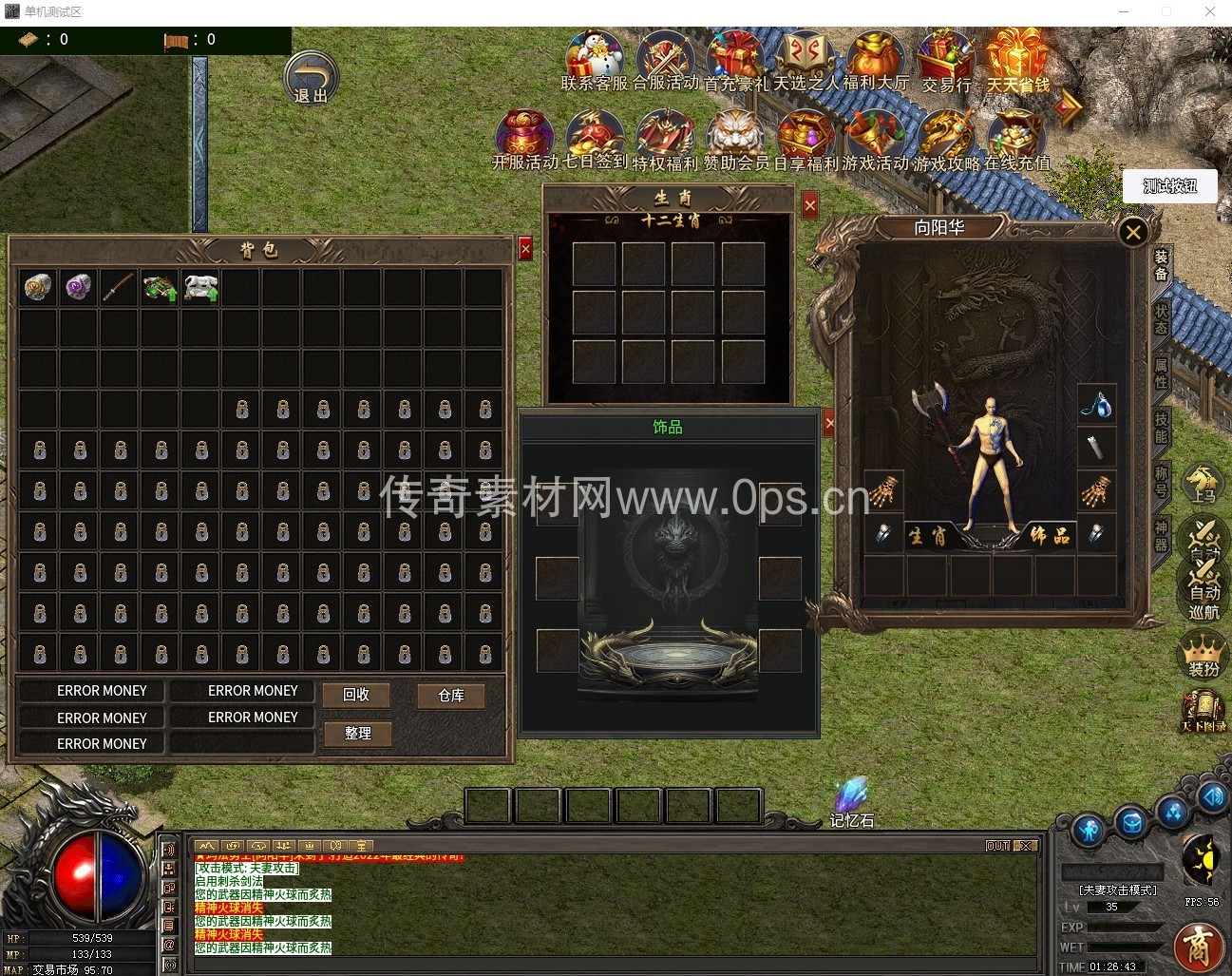Close the 背包 backpack window
The height and width of the screenshot is (976, 1232).
pyautogui.click(x=525, y=249)
